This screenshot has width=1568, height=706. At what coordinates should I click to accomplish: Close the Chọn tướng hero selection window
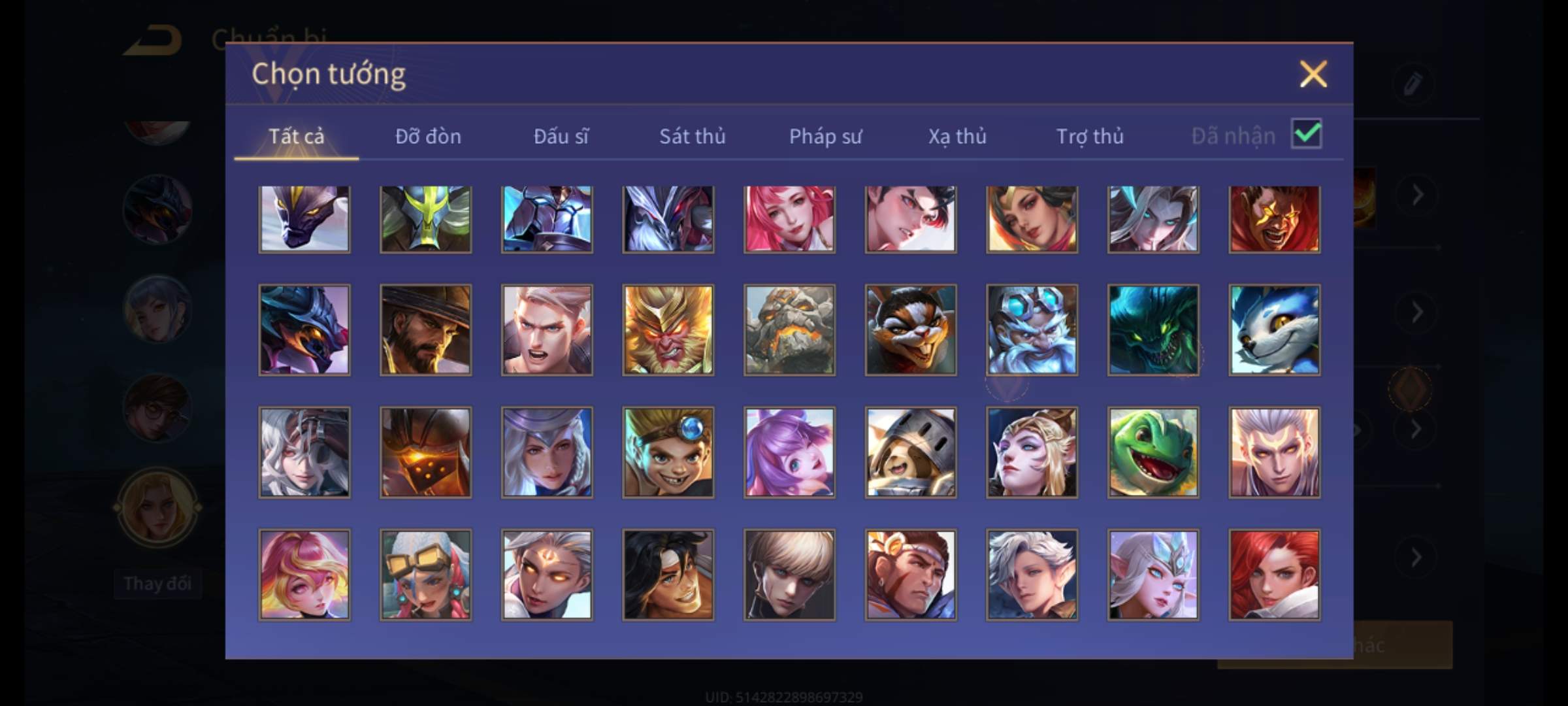(1313, 74)
